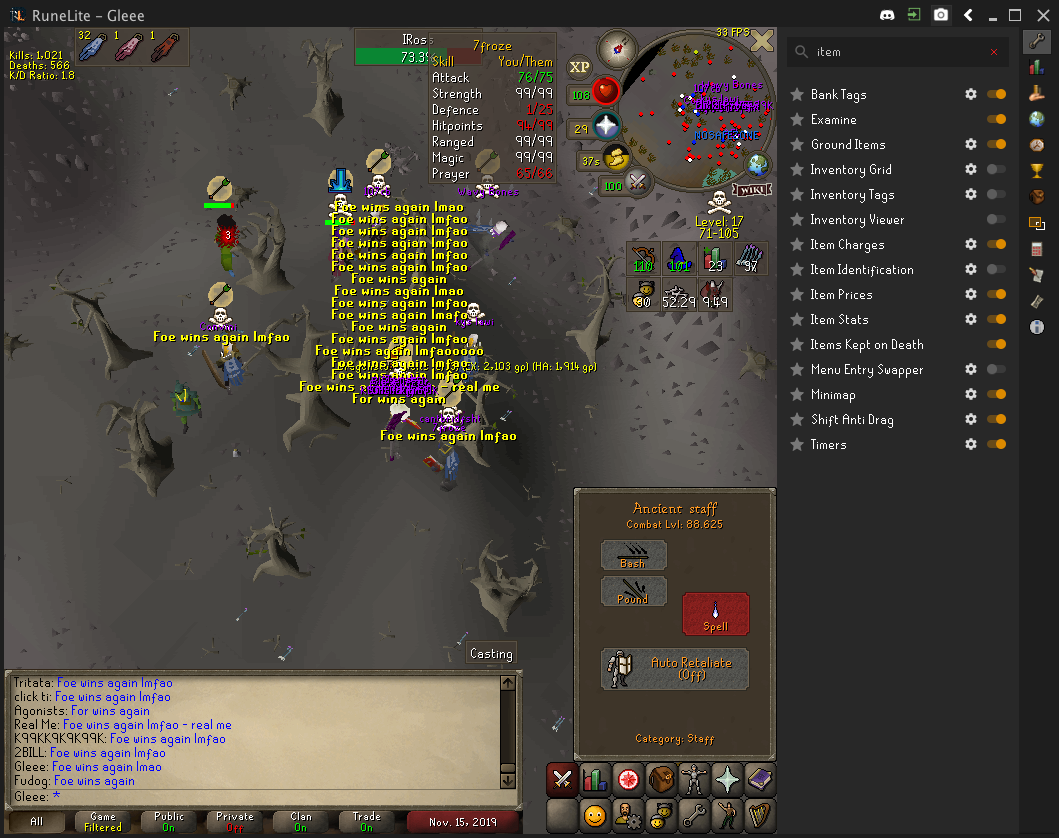1059x838 pixels.
Task: Choose the Pound attack style
Action: pyautogui.click(x=633, y=591)
